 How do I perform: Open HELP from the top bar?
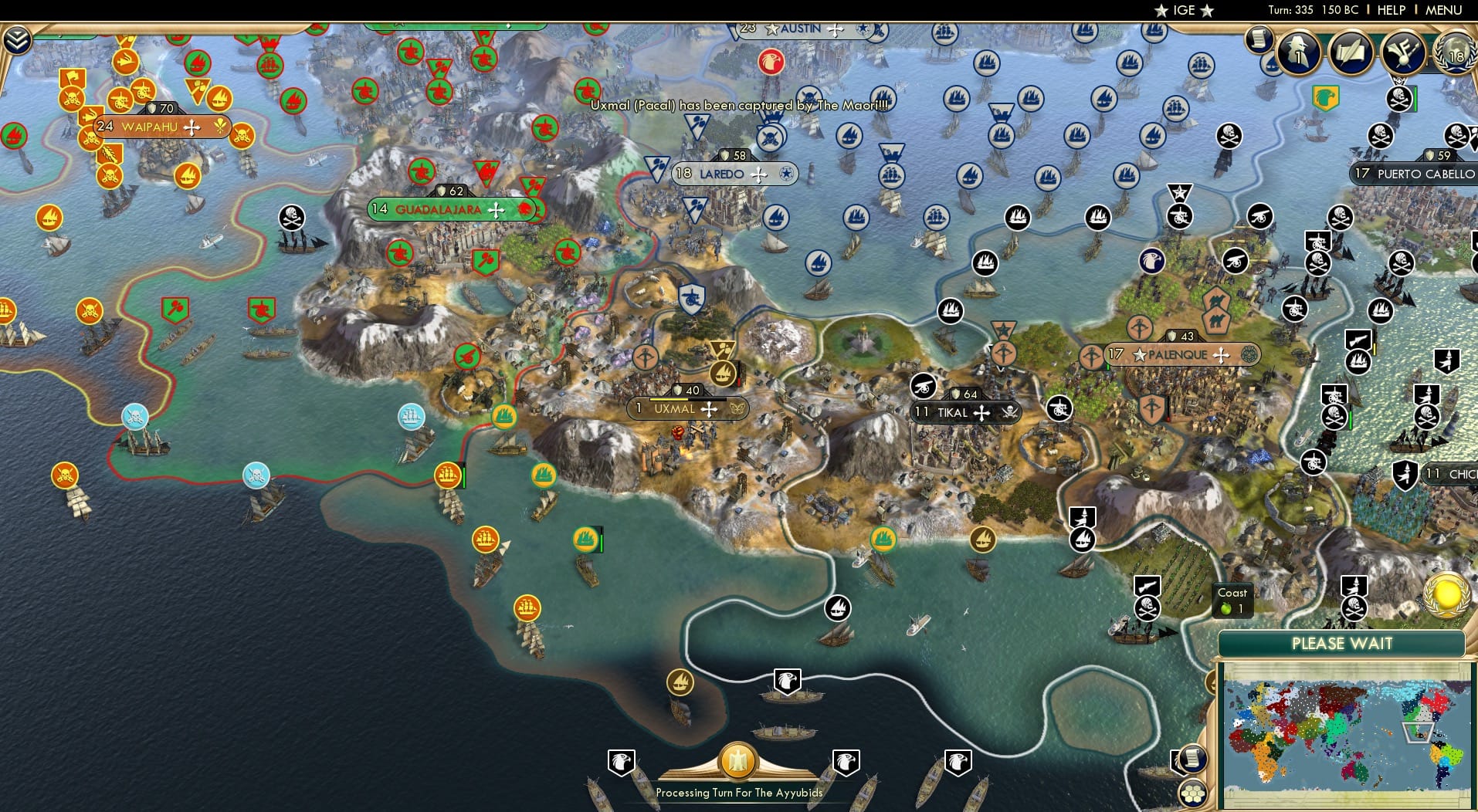pyautogui.click(x=1392, y=9)
